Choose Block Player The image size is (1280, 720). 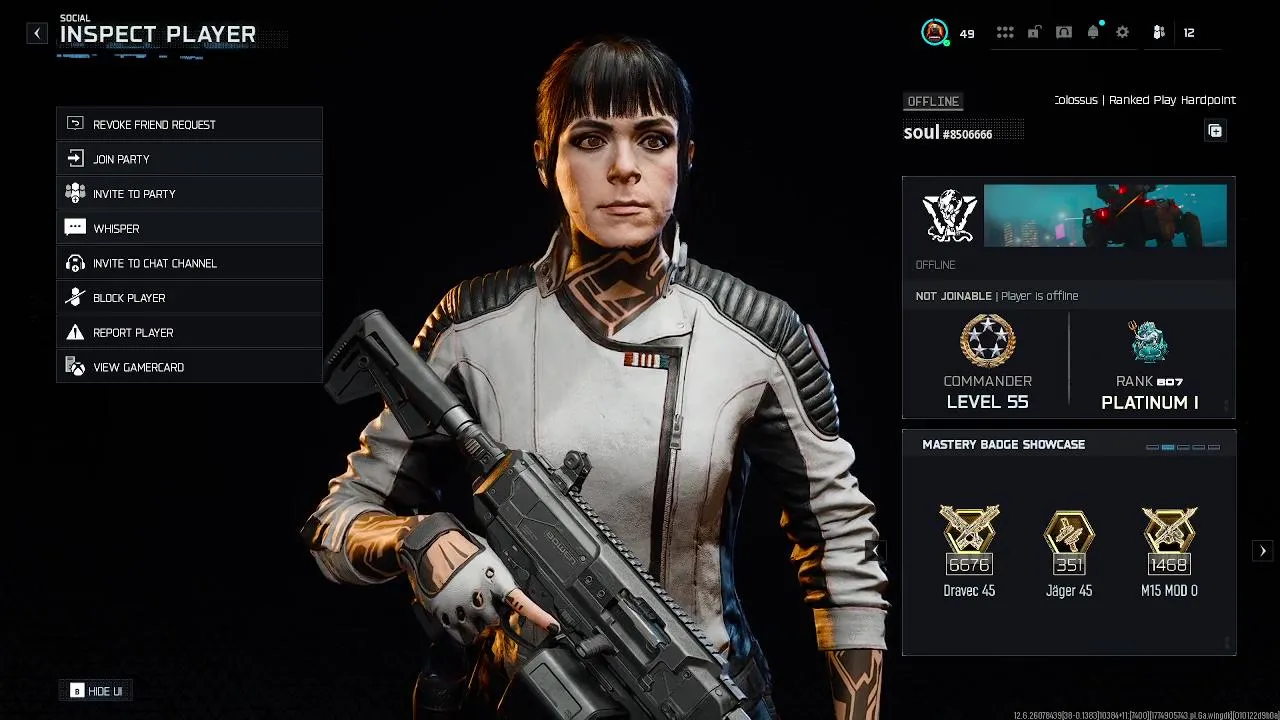(189, 298)
